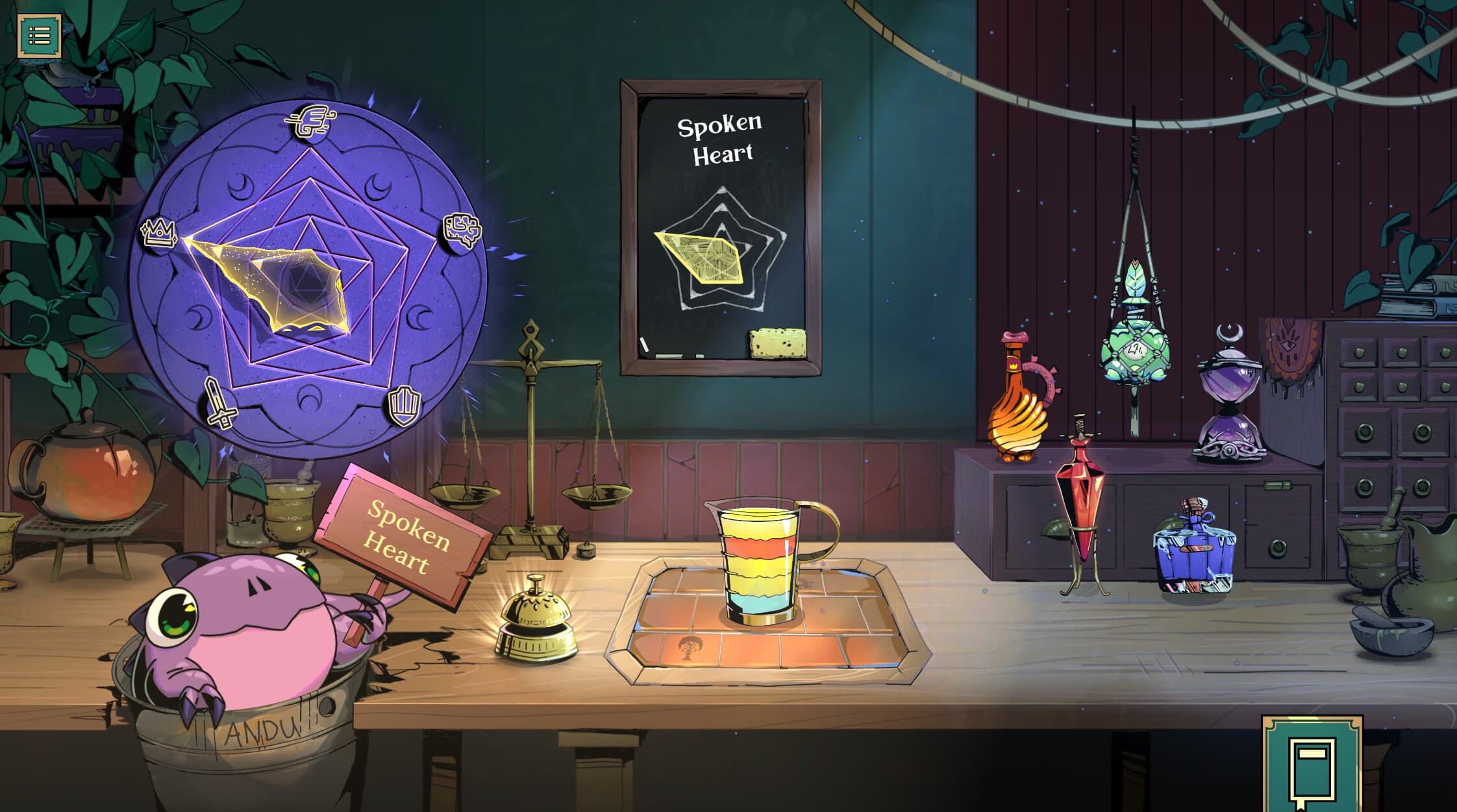
Task: Select the orange swirl potion bottle
Action: [1019, 404]
